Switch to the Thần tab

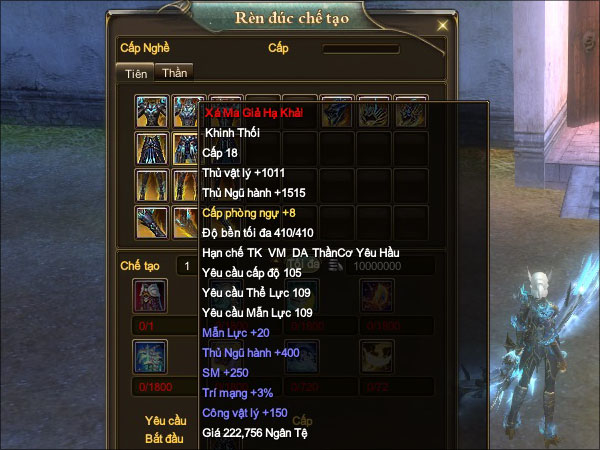[174, 72]
